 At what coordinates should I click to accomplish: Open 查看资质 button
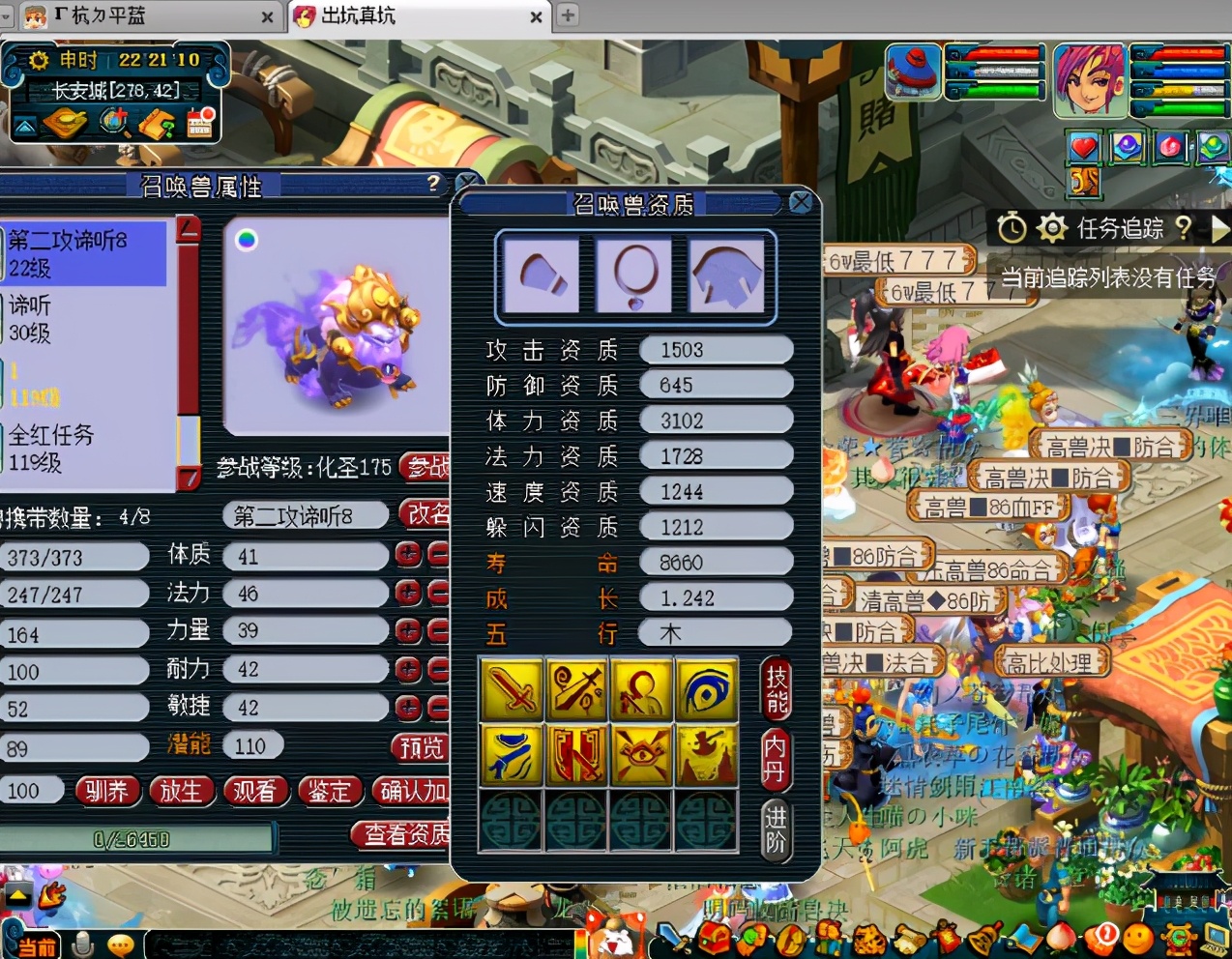pos(404,834)
